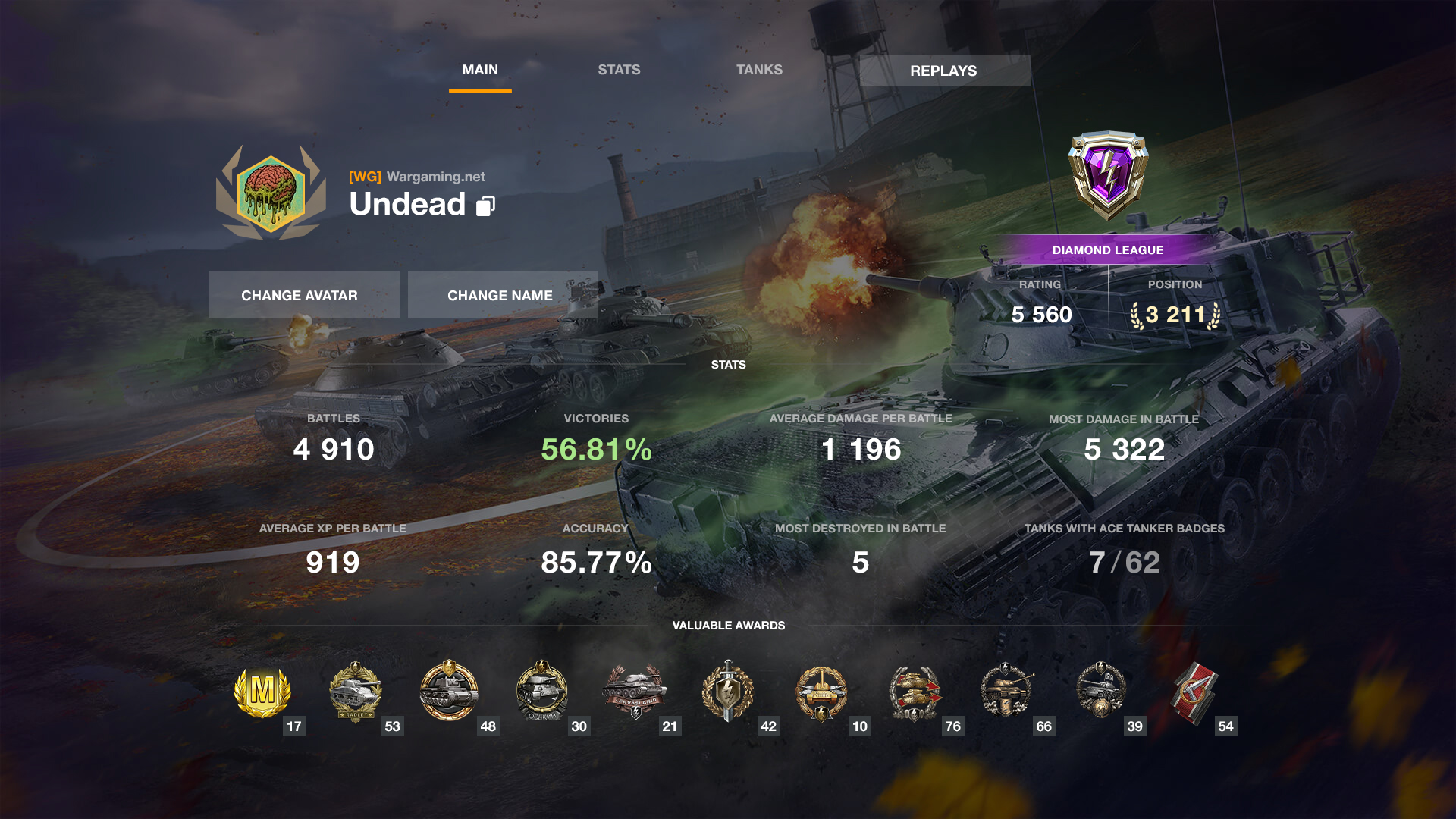Click the zombie brain avatar
The height and width of the screenshot is (819, 1456).
[x=271, y=193]
